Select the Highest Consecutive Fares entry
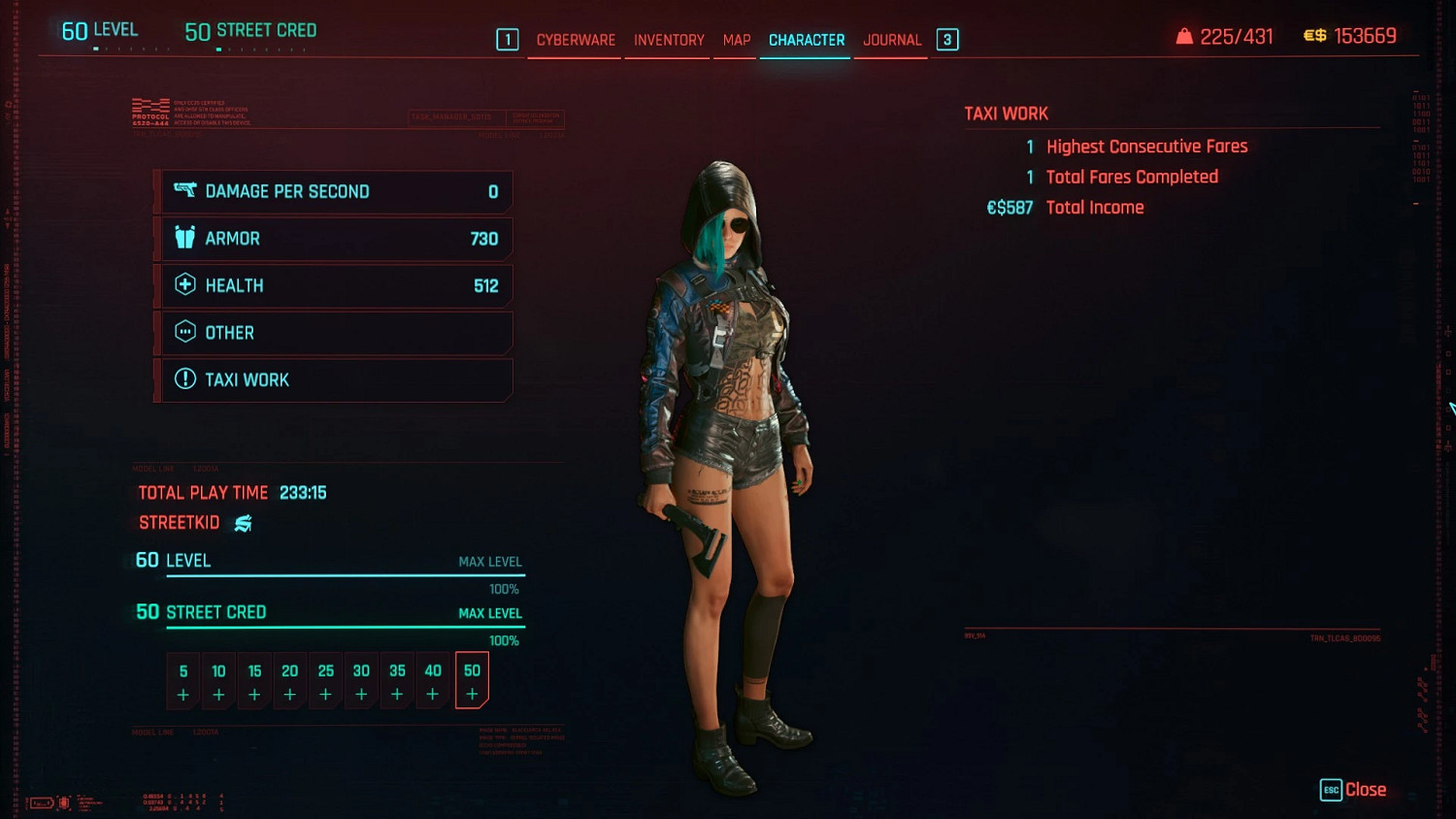 pos(1147,146)
